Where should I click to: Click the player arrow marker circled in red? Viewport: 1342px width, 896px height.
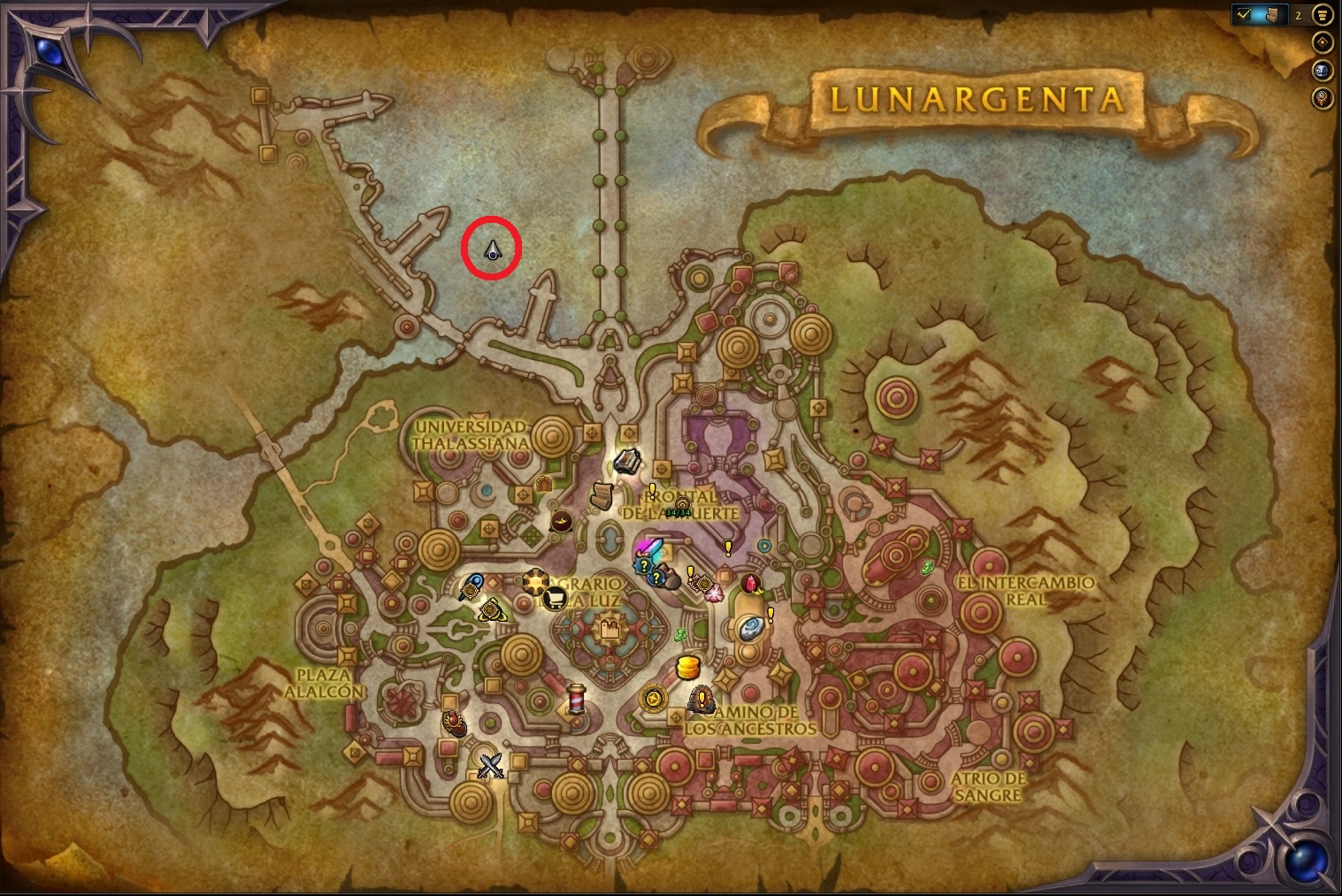click(x=493, y=251)
